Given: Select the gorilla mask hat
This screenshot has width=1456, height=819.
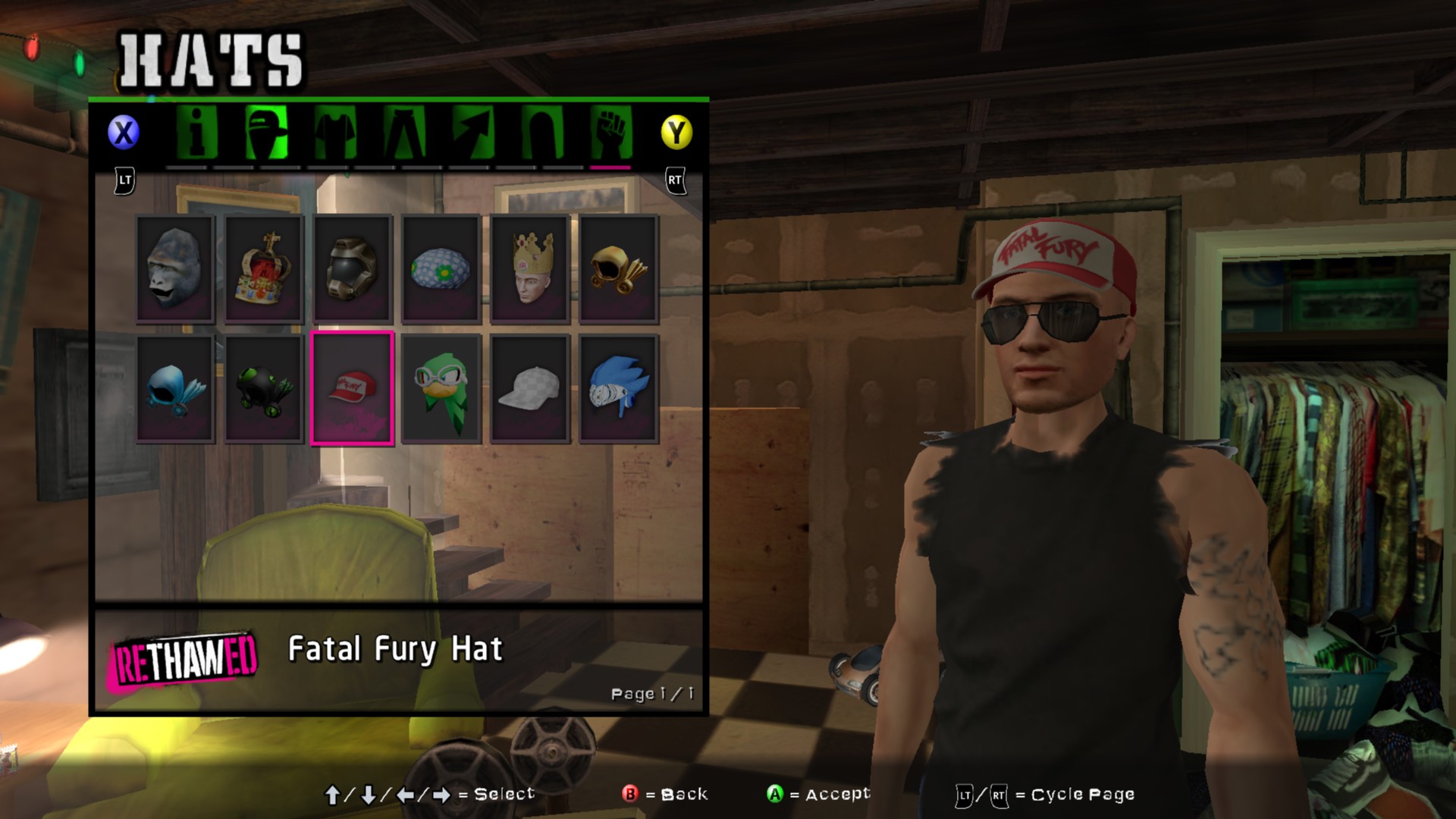Looking at the screenshot, I should click(x=175, y=269).
